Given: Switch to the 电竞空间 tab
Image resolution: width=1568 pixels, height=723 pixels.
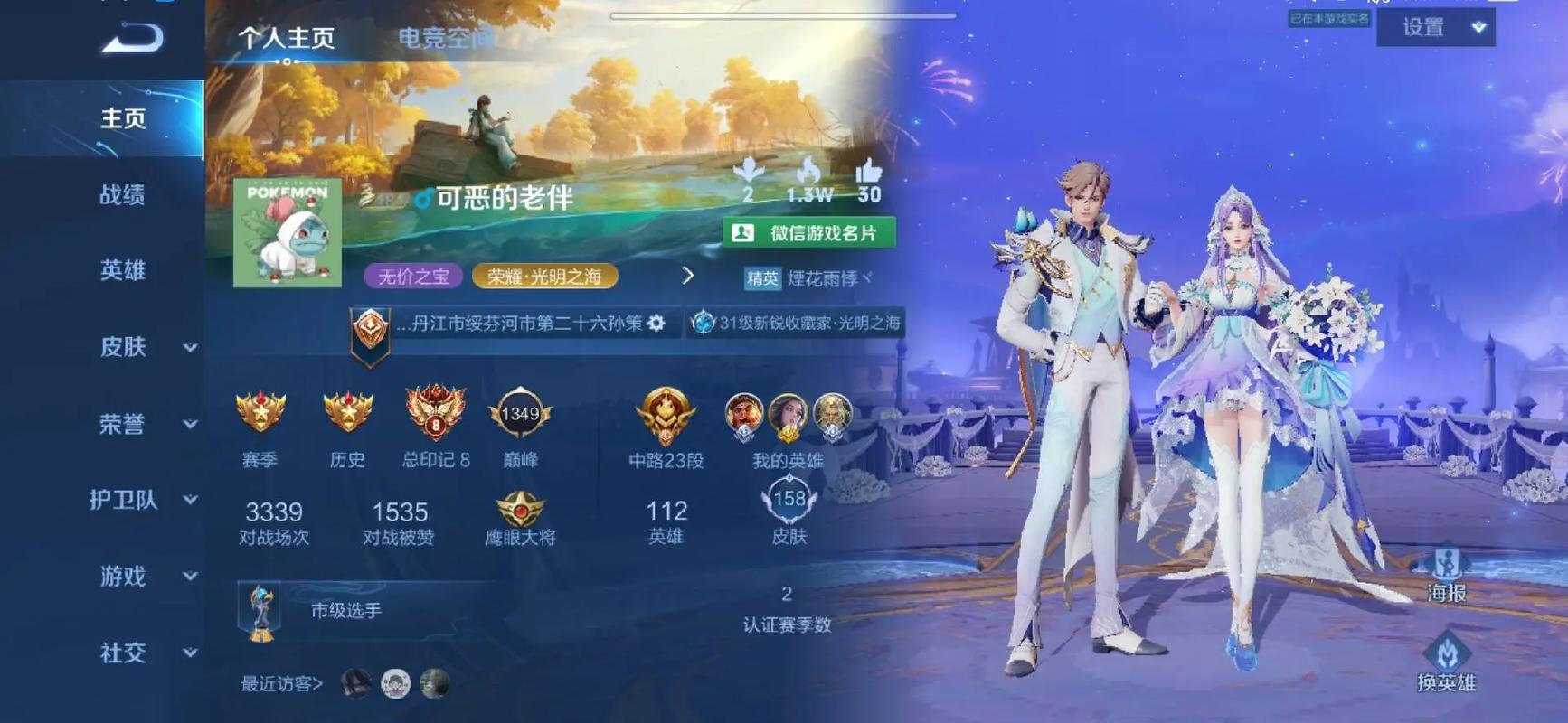Looking at the screenshot, I should click(x=446, y=38).
